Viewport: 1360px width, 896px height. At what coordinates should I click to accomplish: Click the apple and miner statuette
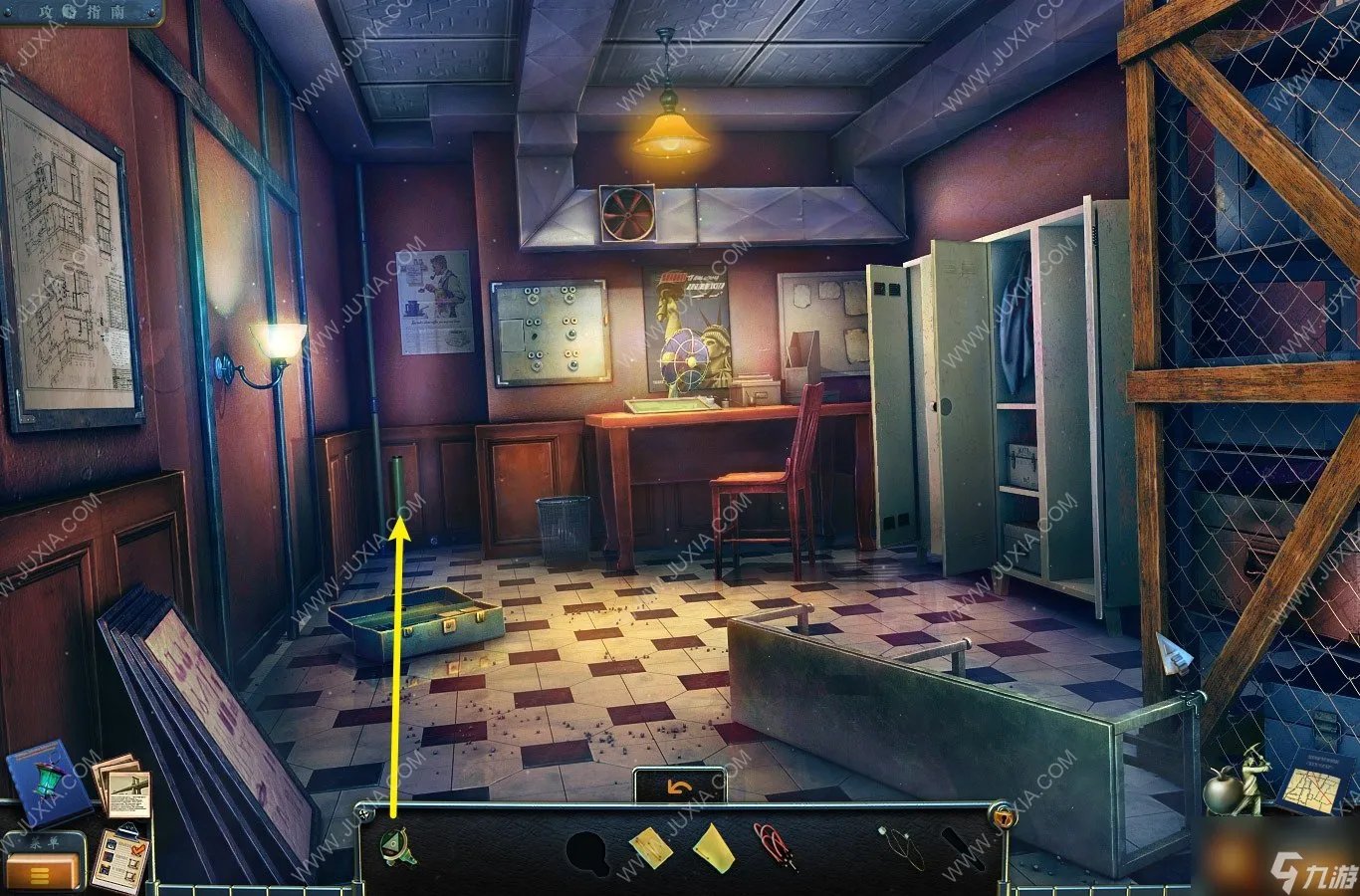[1235, 782]
